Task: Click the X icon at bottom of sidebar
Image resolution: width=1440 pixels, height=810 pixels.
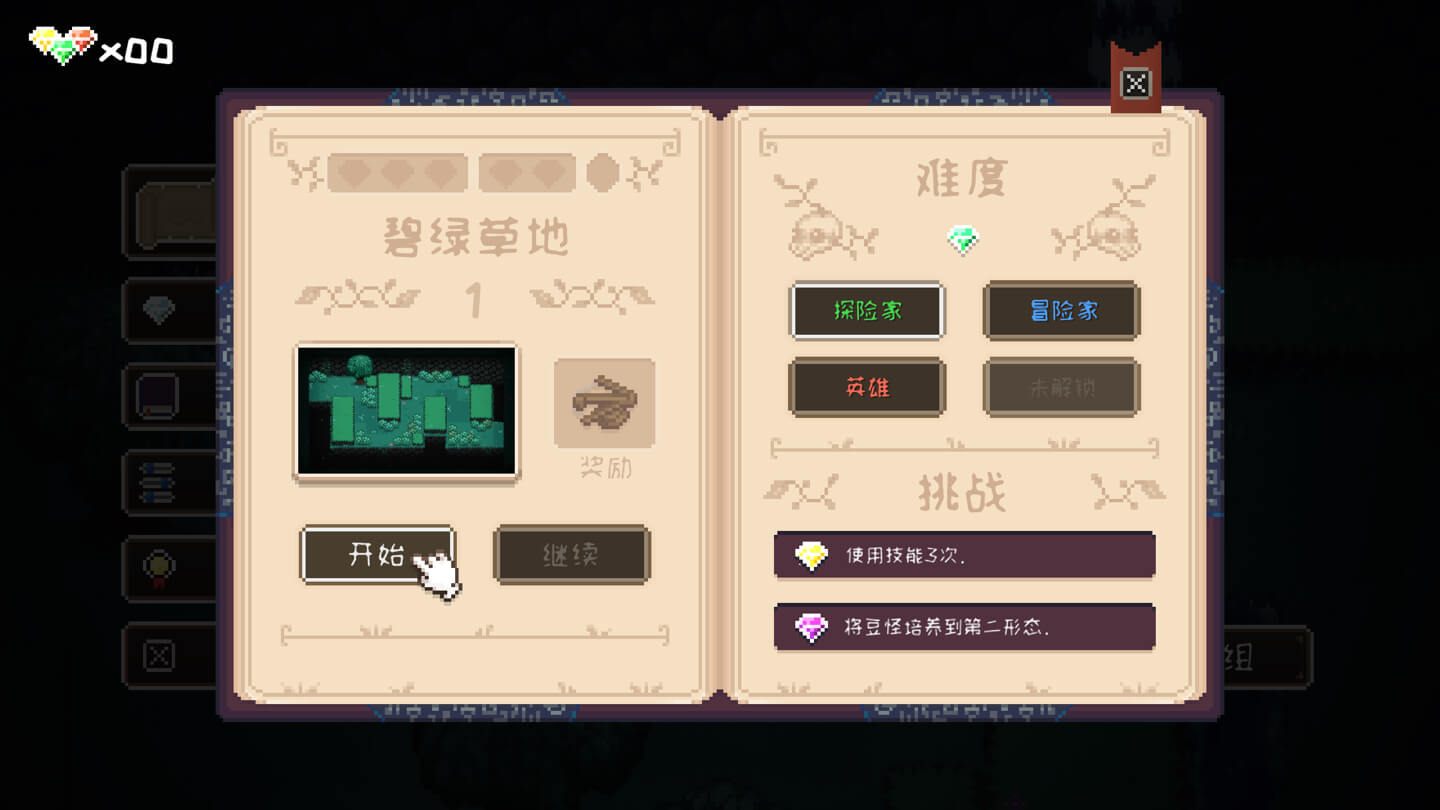Action: tap(158, 655)
